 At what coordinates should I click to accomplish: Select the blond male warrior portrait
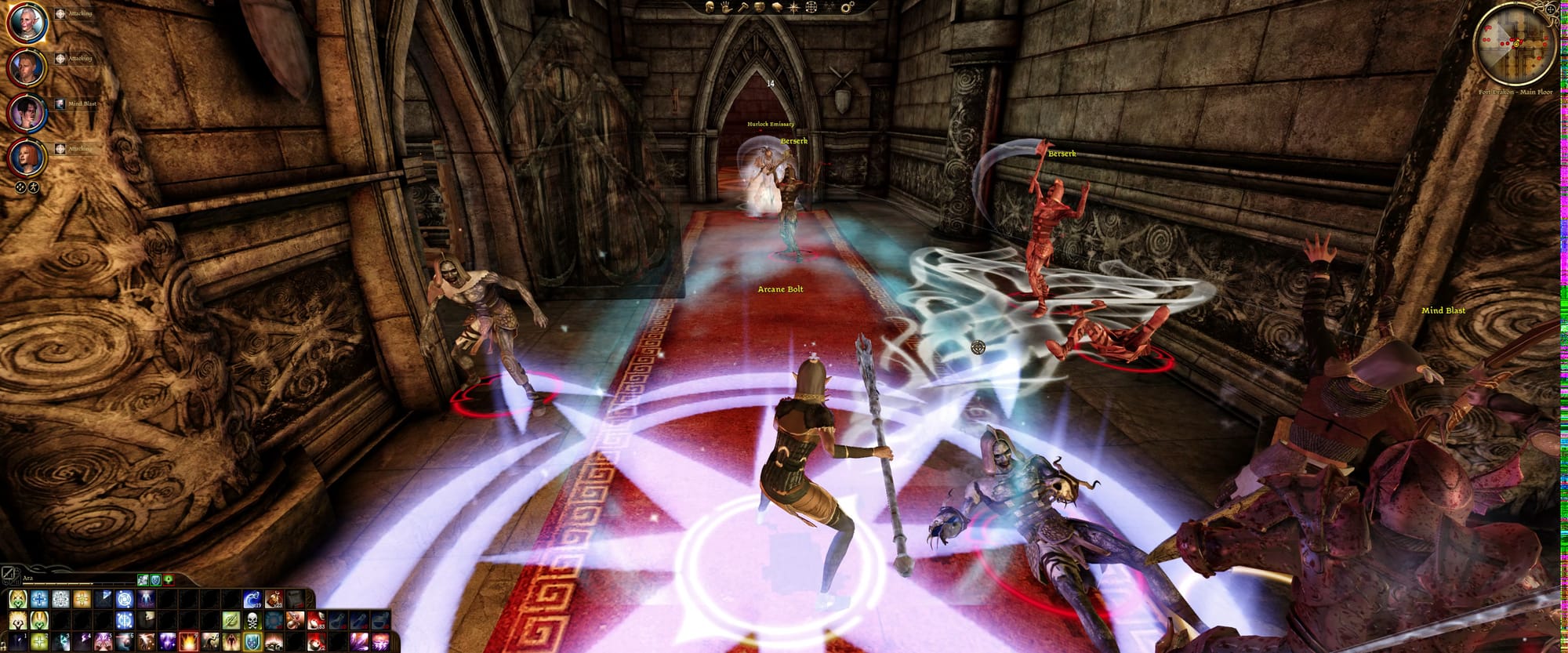tap(27, 67)
